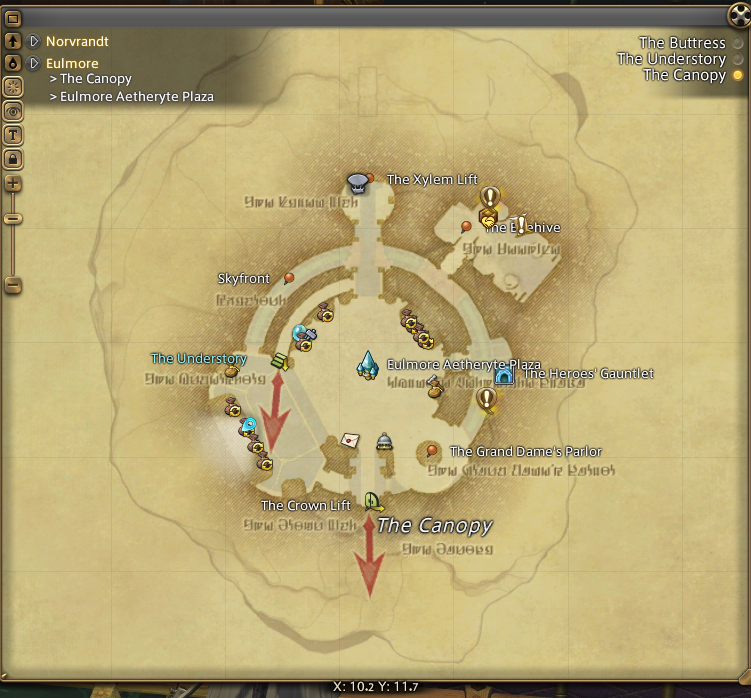Go up one map level with arrow button

13,41
